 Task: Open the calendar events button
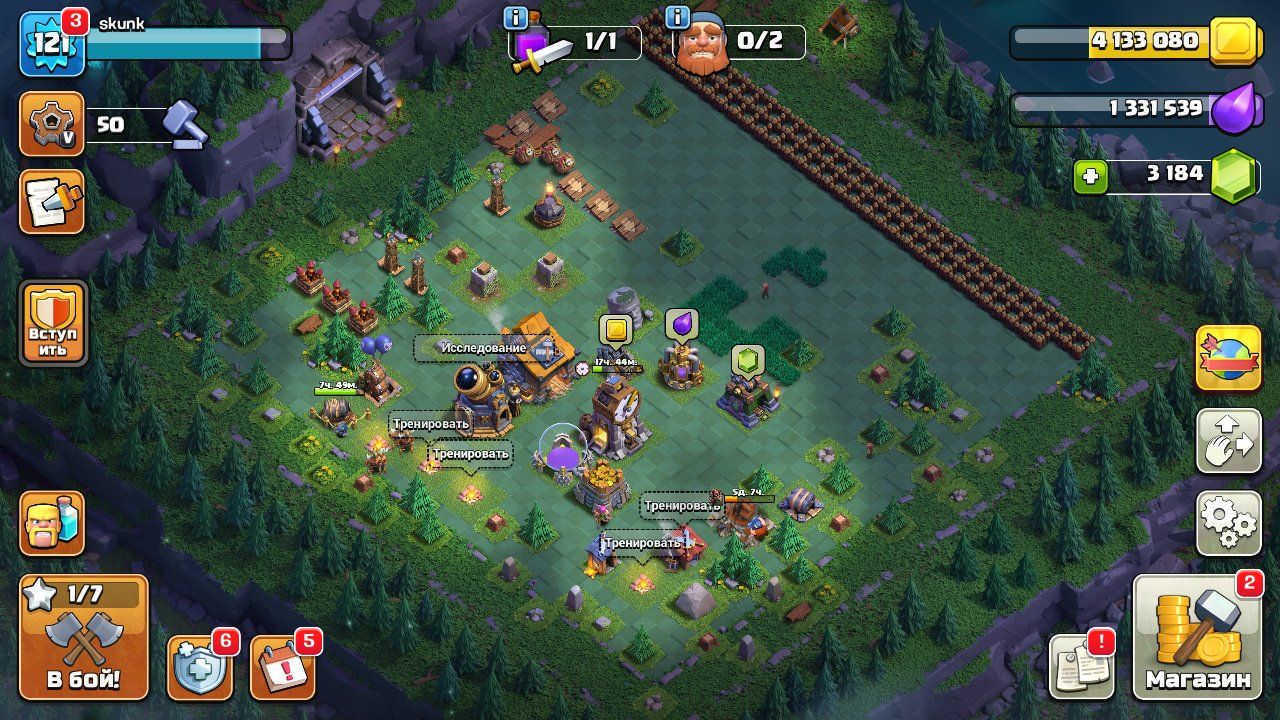282,667
